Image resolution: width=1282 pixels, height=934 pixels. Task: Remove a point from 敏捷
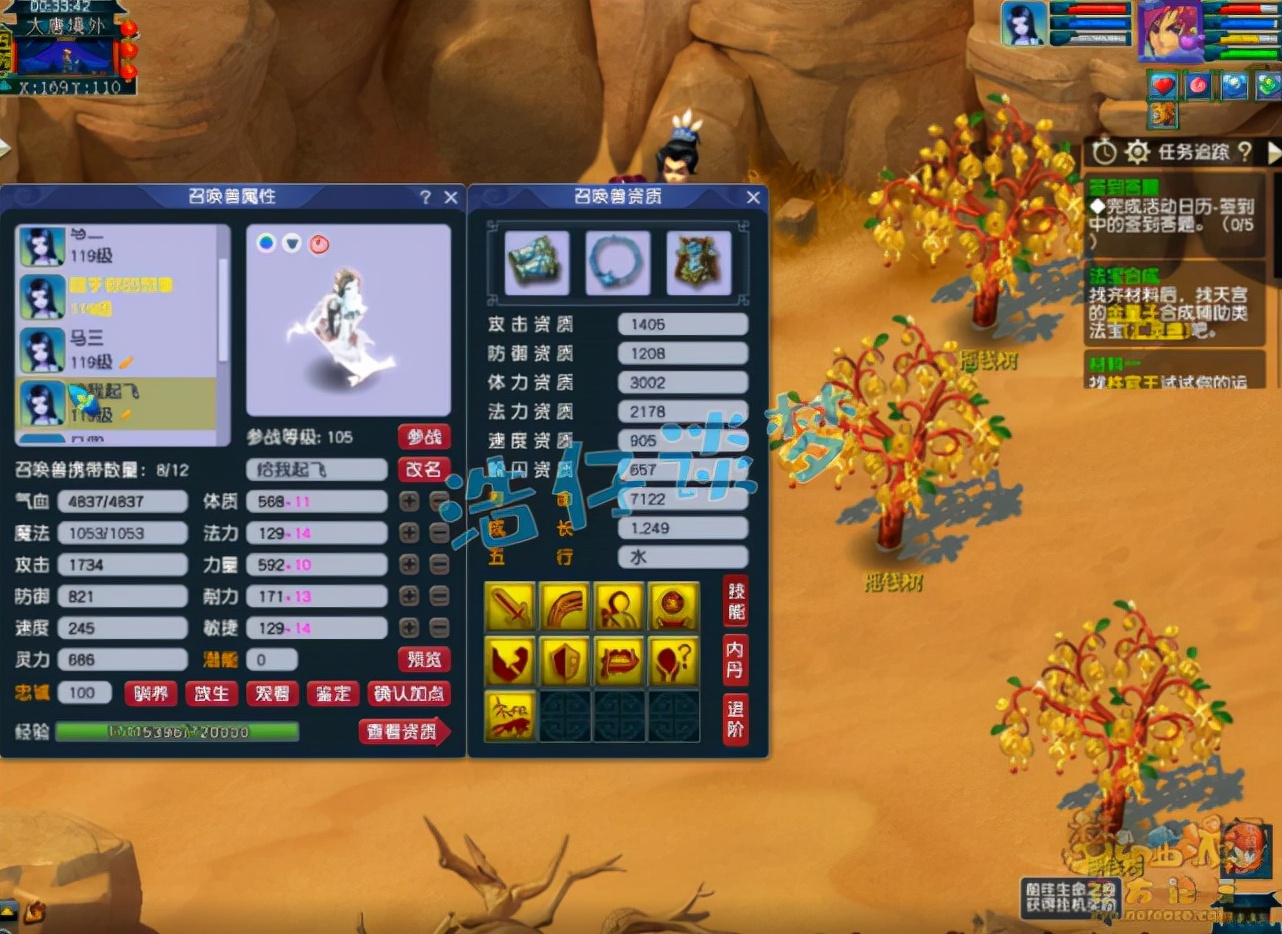click(x=439, y=628)
